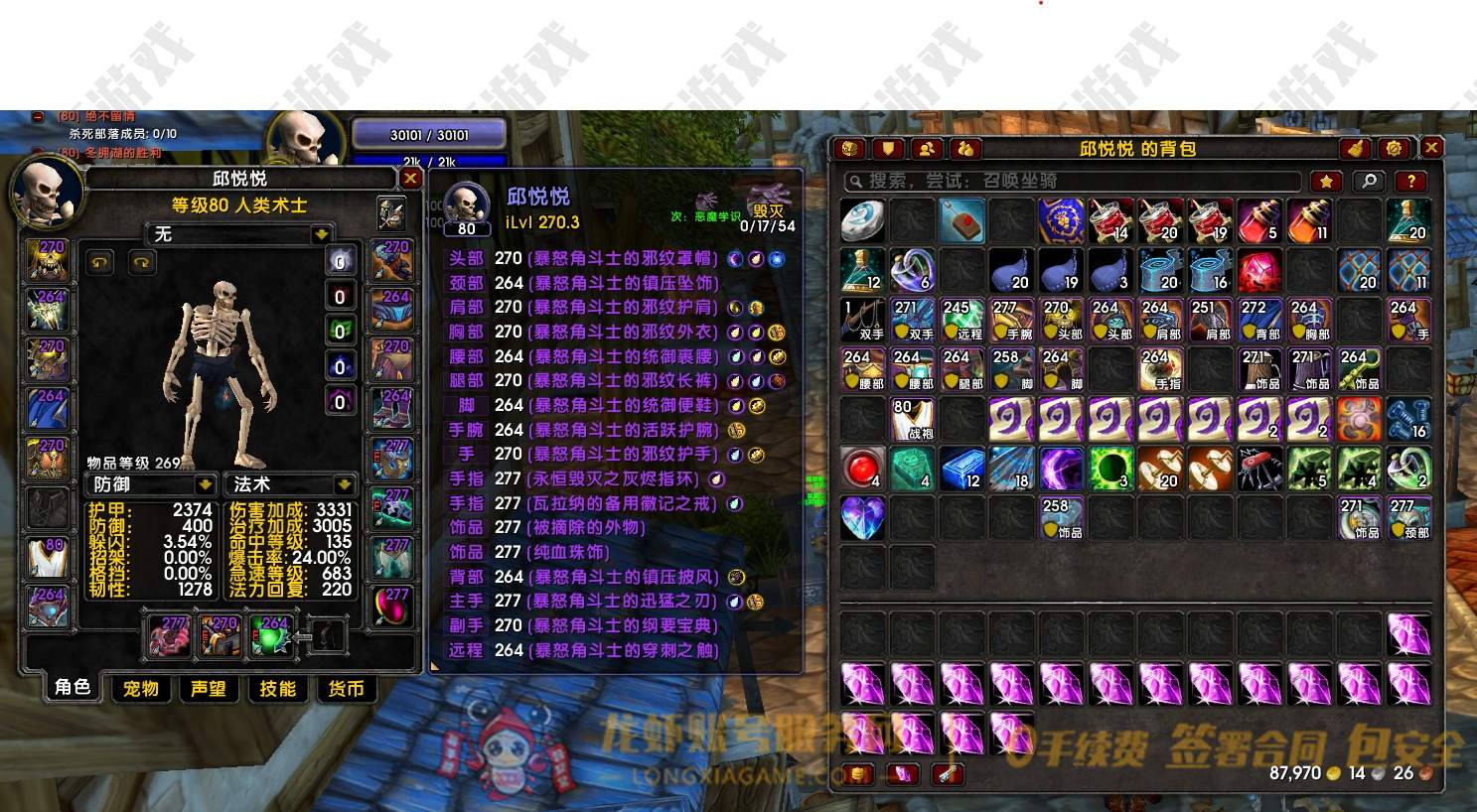Switch to the 宠物 tab

141,688
